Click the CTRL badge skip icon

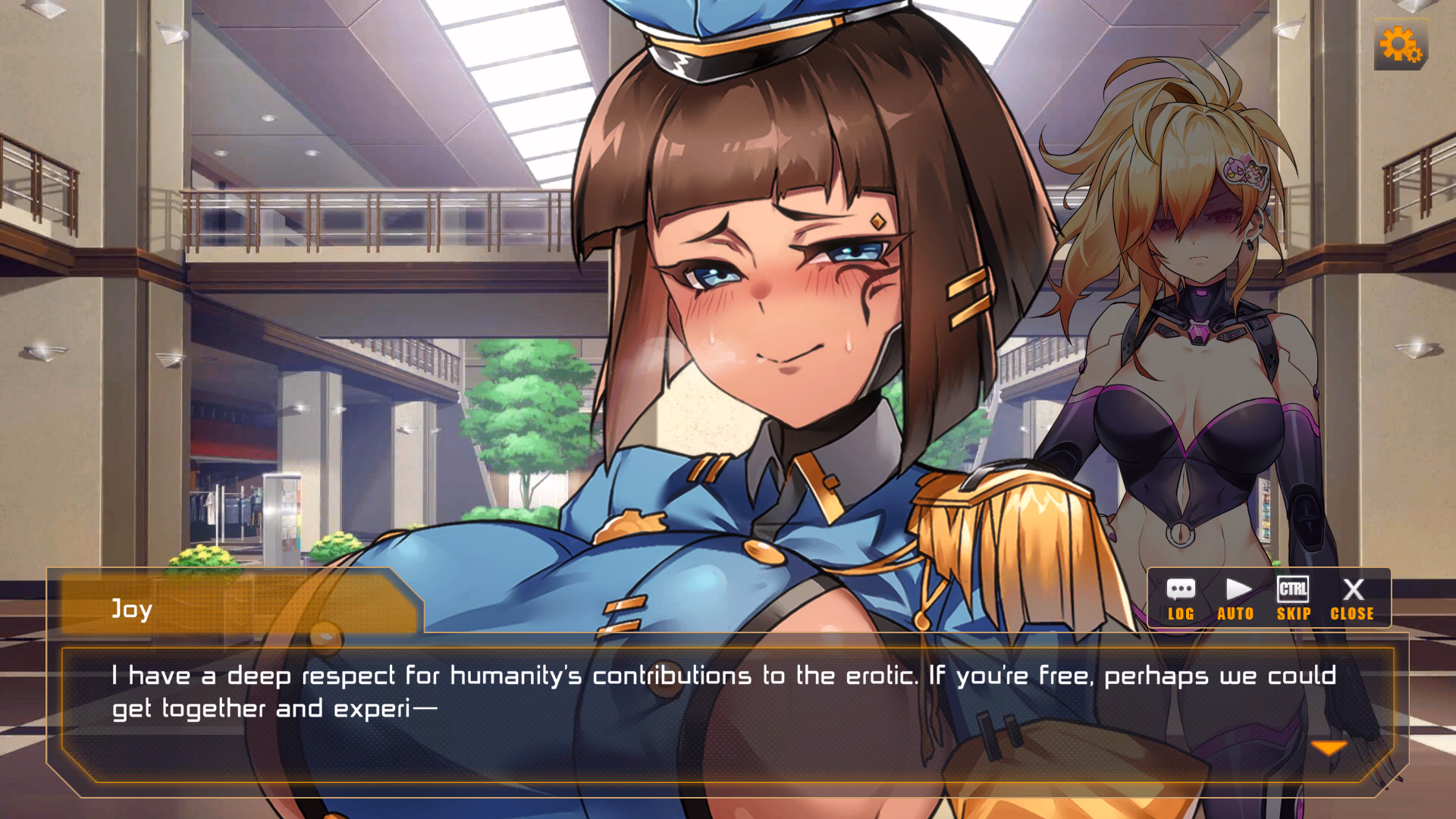1294,588
